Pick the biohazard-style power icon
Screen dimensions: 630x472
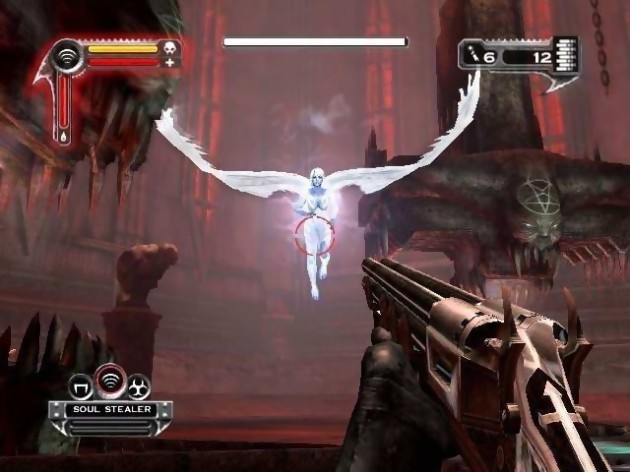tap(138, 386)
